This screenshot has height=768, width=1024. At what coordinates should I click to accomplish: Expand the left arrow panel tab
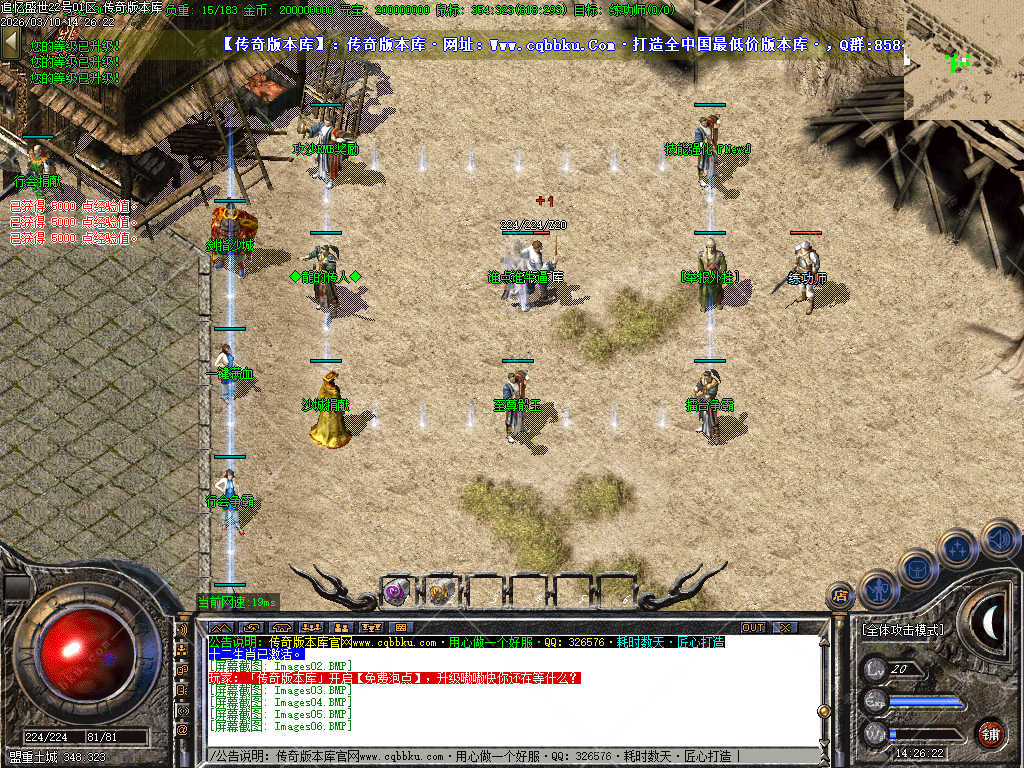pos(10,43)
